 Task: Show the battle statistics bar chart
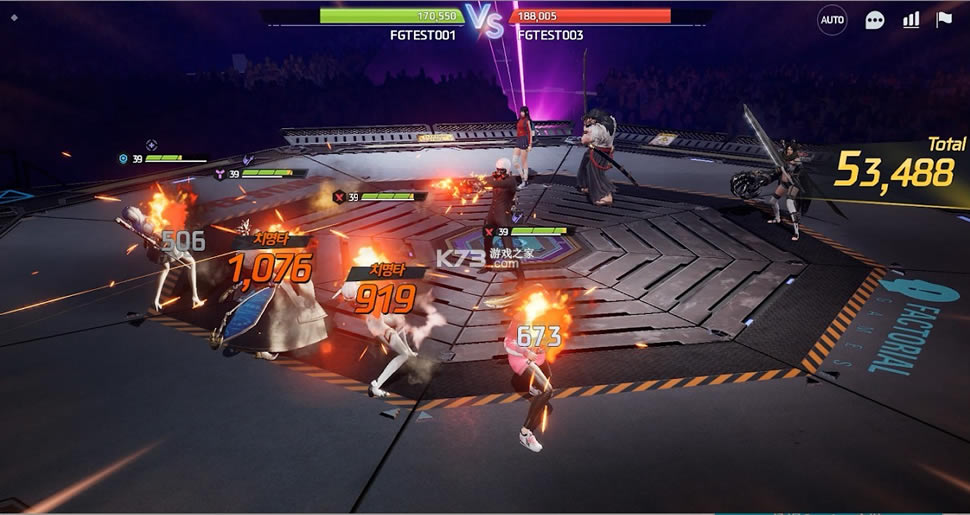[x=910, y=20]
